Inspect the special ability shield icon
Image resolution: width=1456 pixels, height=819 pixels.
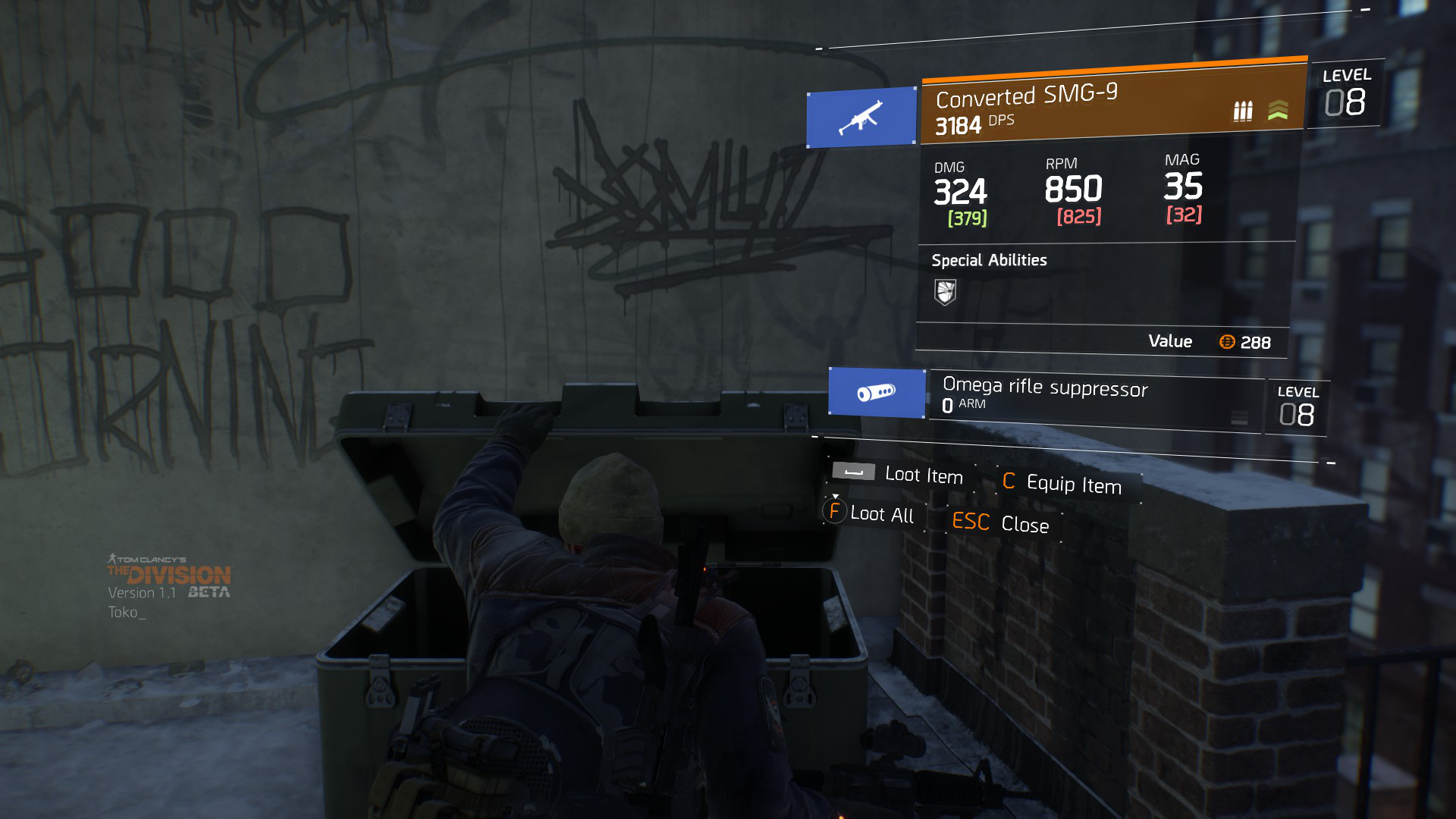pyautogui.click(x=945, y=292)
